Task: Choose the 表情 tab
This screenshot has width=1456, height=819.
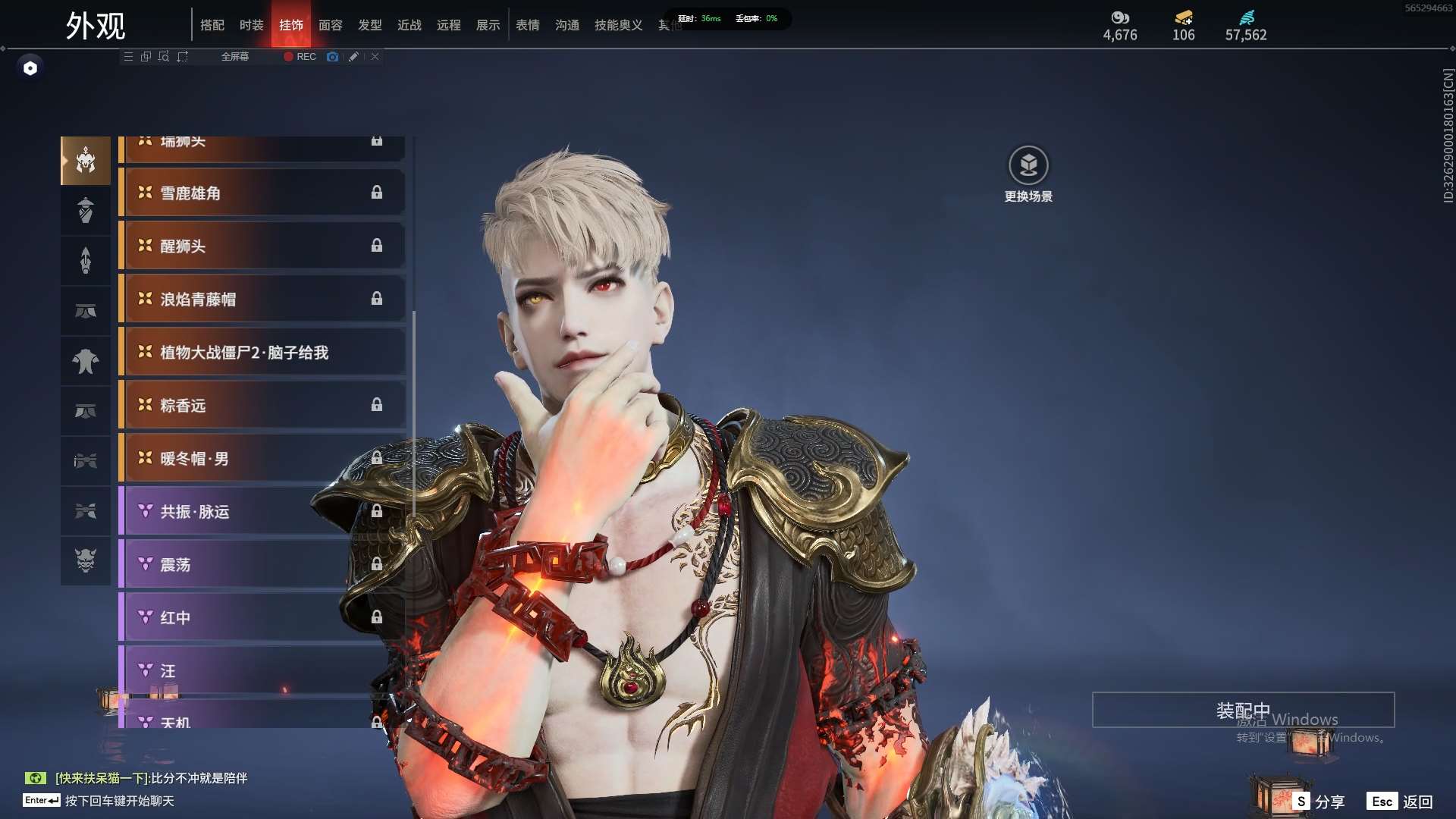Action: (527, 25)
